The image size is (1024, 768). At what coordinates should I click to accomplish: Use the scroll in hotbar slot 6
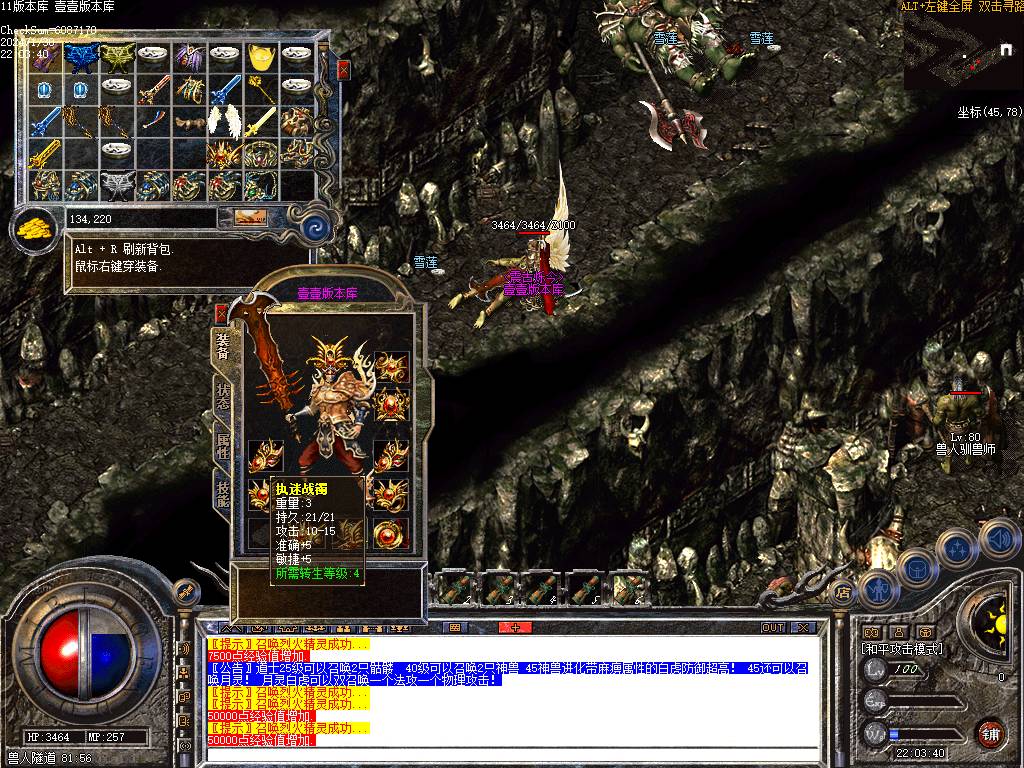point(629,588)
